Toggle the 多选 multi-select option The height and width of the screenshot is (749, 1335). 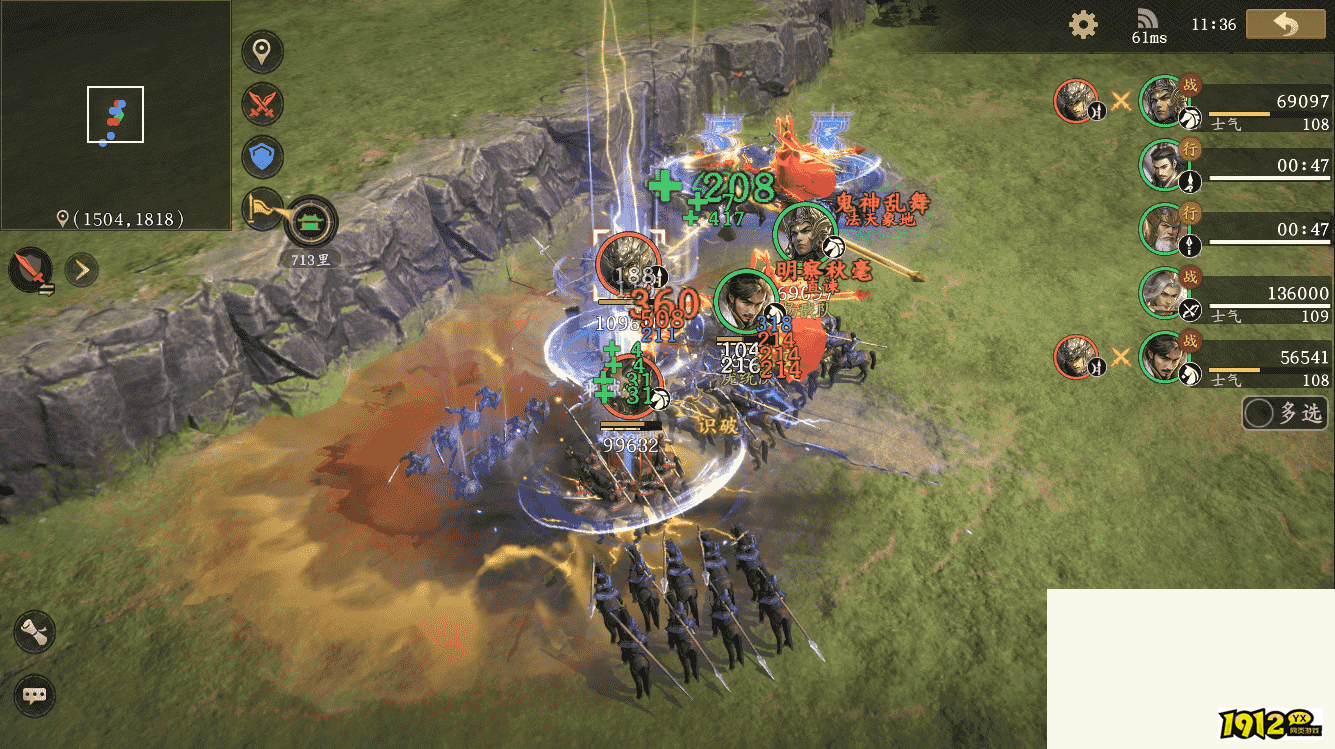[1286, 412]
